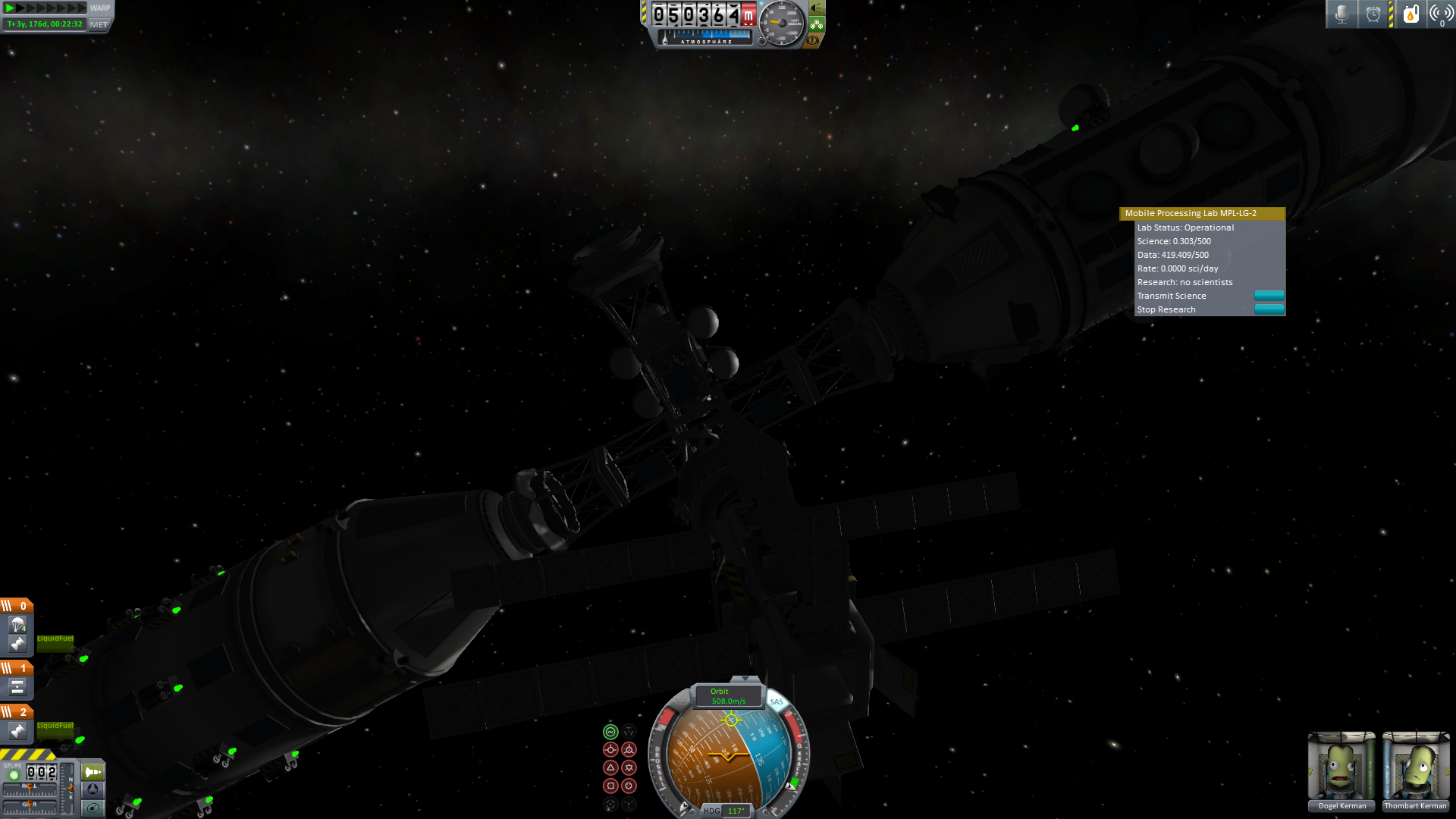Switch to staging mode rocket button

click(x=93, y=772)
